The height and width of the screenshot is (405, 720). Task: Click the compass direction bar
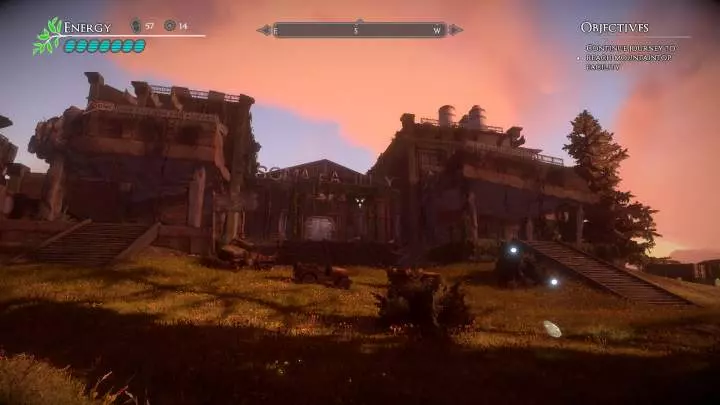coord(359,30)
